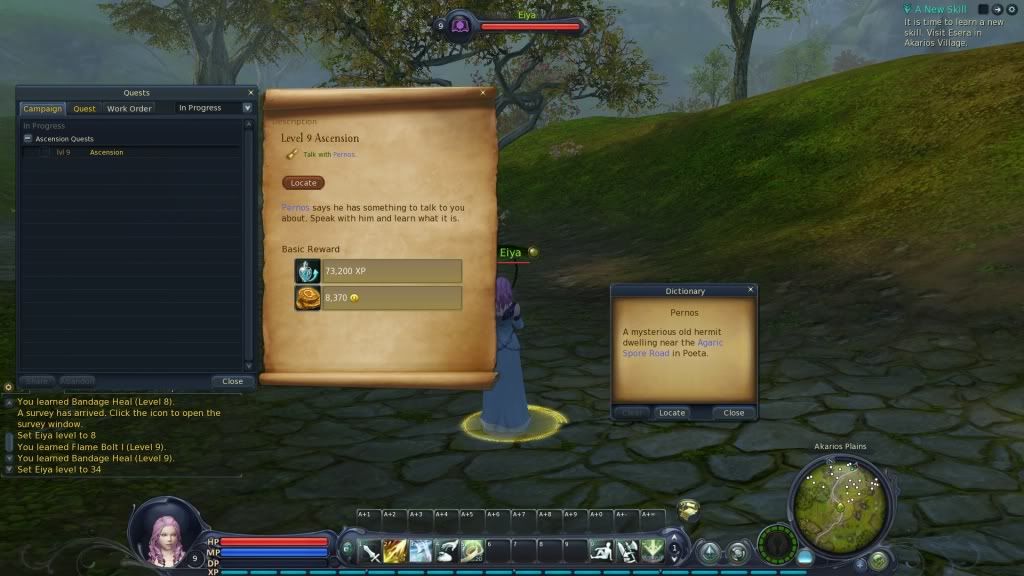Collapse the Ascension Quests group

coord(28,139)
